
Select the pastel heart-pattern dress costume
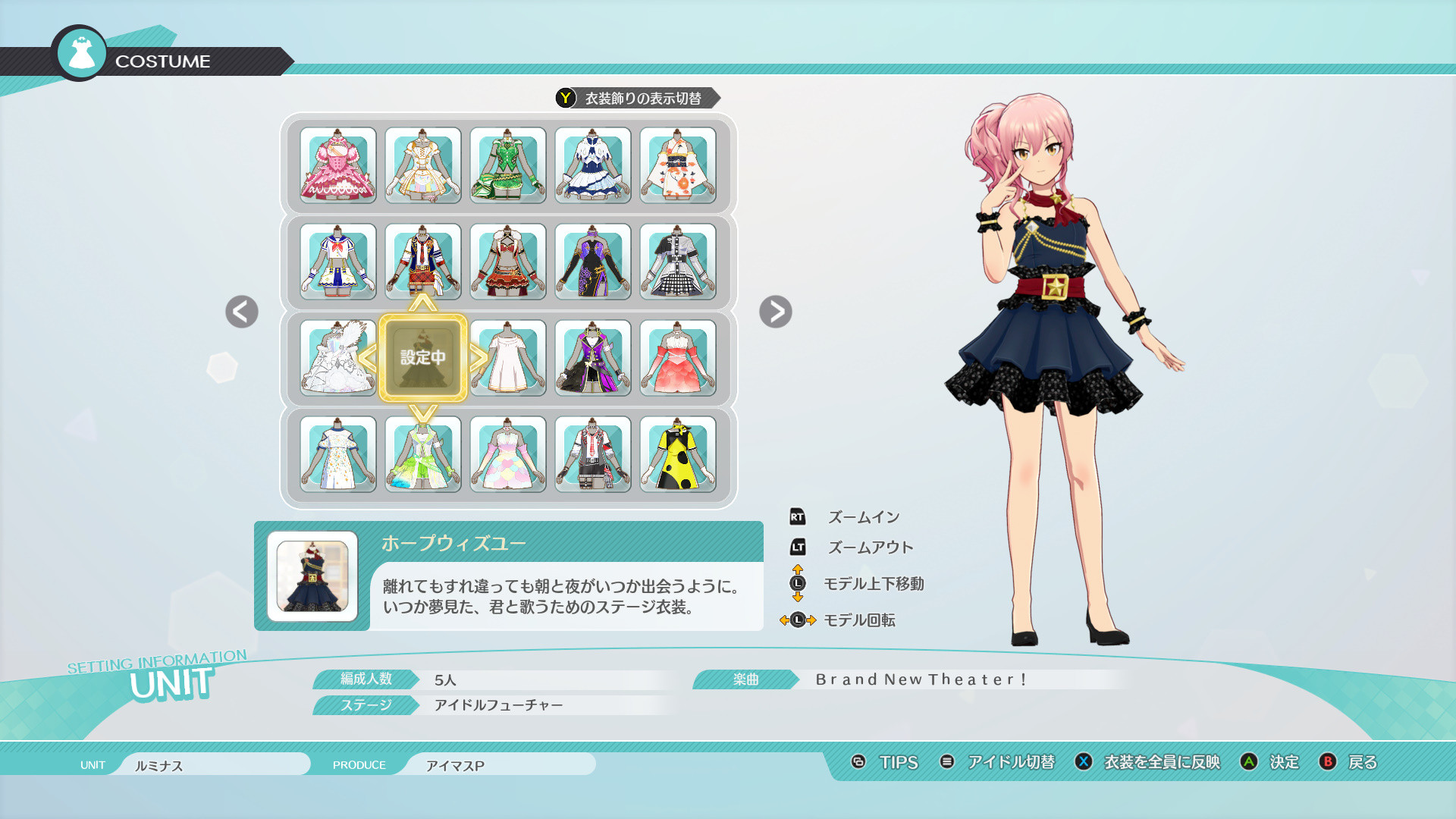(507, 454)
